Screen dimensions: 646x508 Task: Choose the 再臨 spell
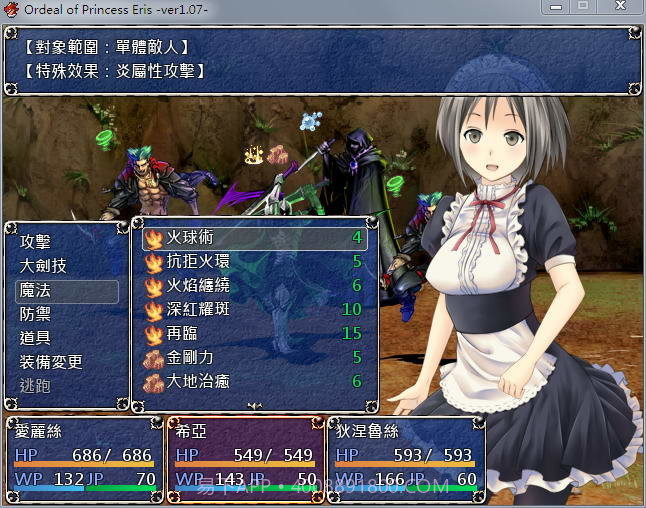pos(254,334)
